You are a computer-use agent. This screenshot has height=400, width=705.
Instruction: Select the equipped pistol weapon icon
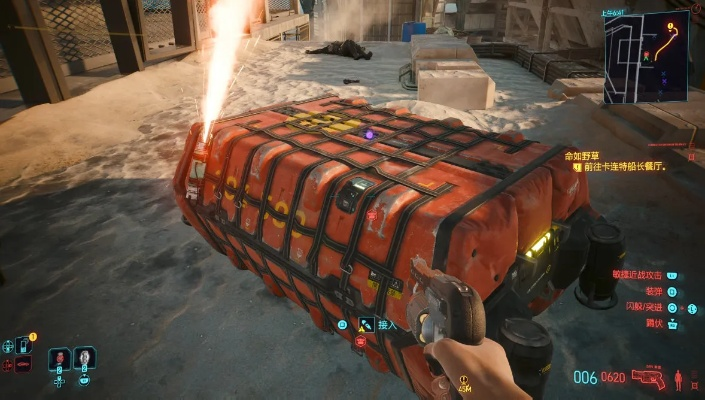[x=648, y=378]
